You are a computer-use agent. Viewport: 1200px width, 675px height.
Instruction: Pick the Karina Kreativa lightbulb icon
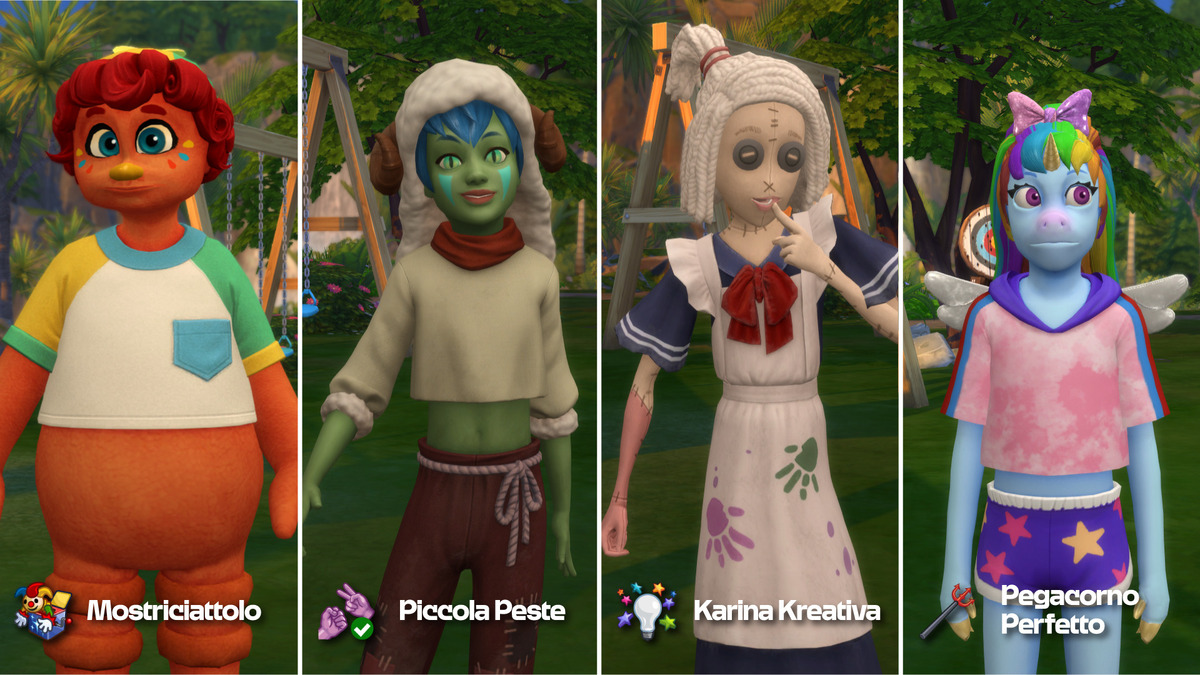pos(647,609)
